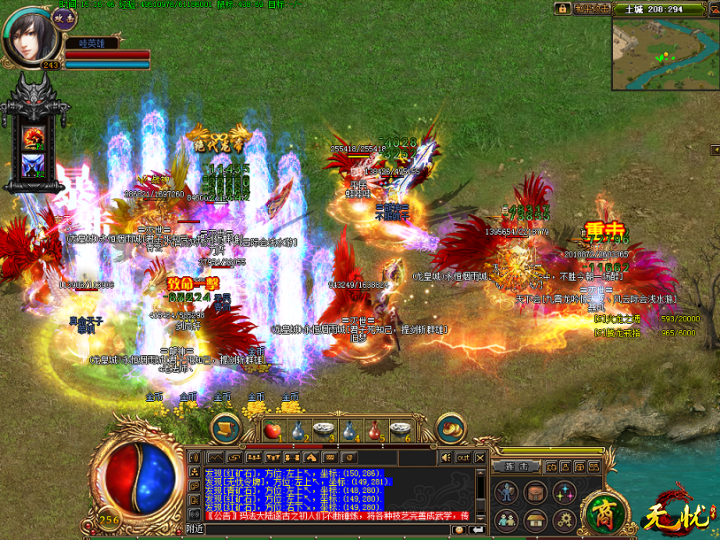The image size is (720, 540).
Task: Toggle the 攻击 attack mode badge
Action: (x=65, y=16)
